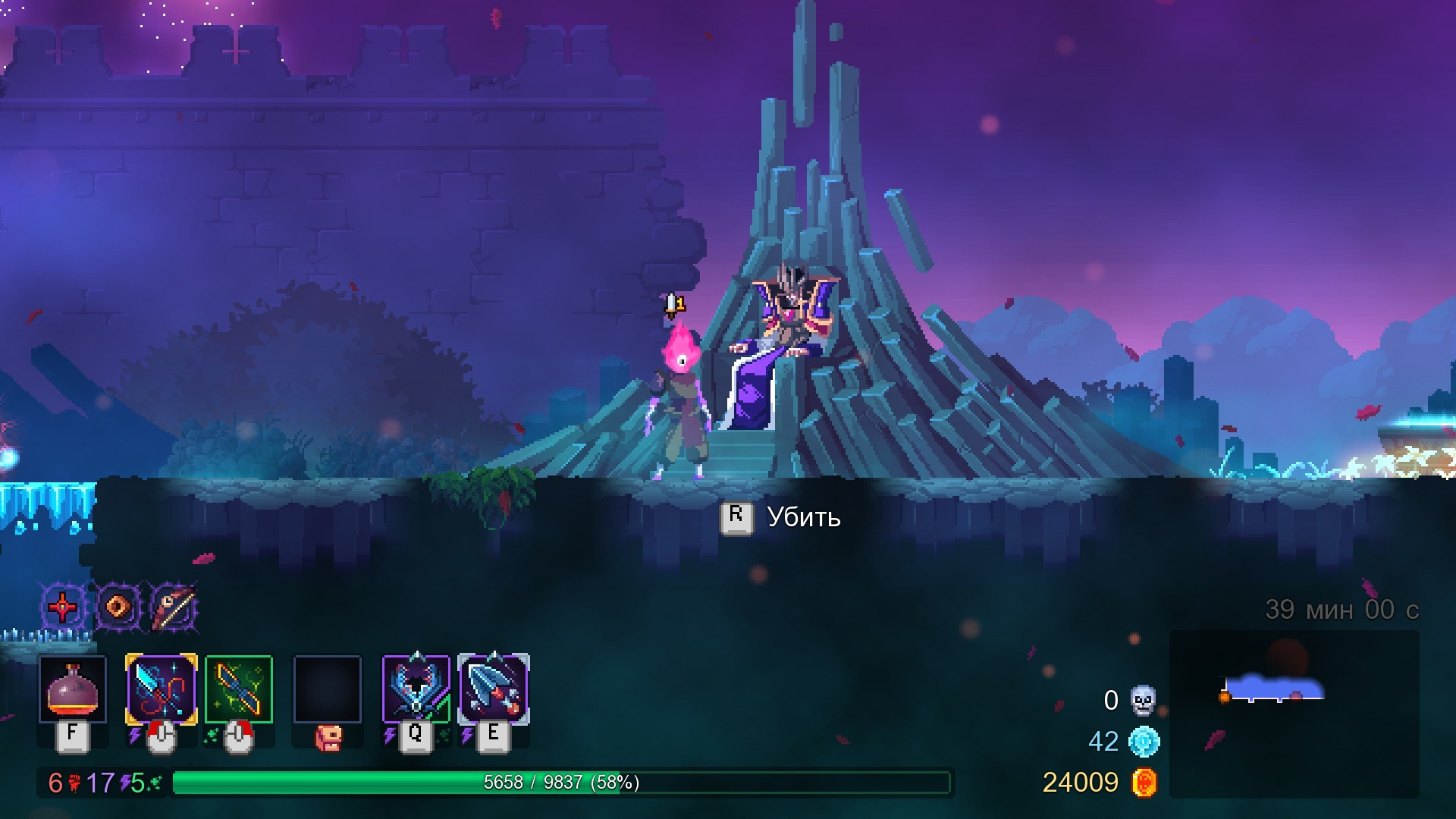Inspect the bow and eye mutation icon
The height and width of the screenshot is (819, 1456).
174,607
